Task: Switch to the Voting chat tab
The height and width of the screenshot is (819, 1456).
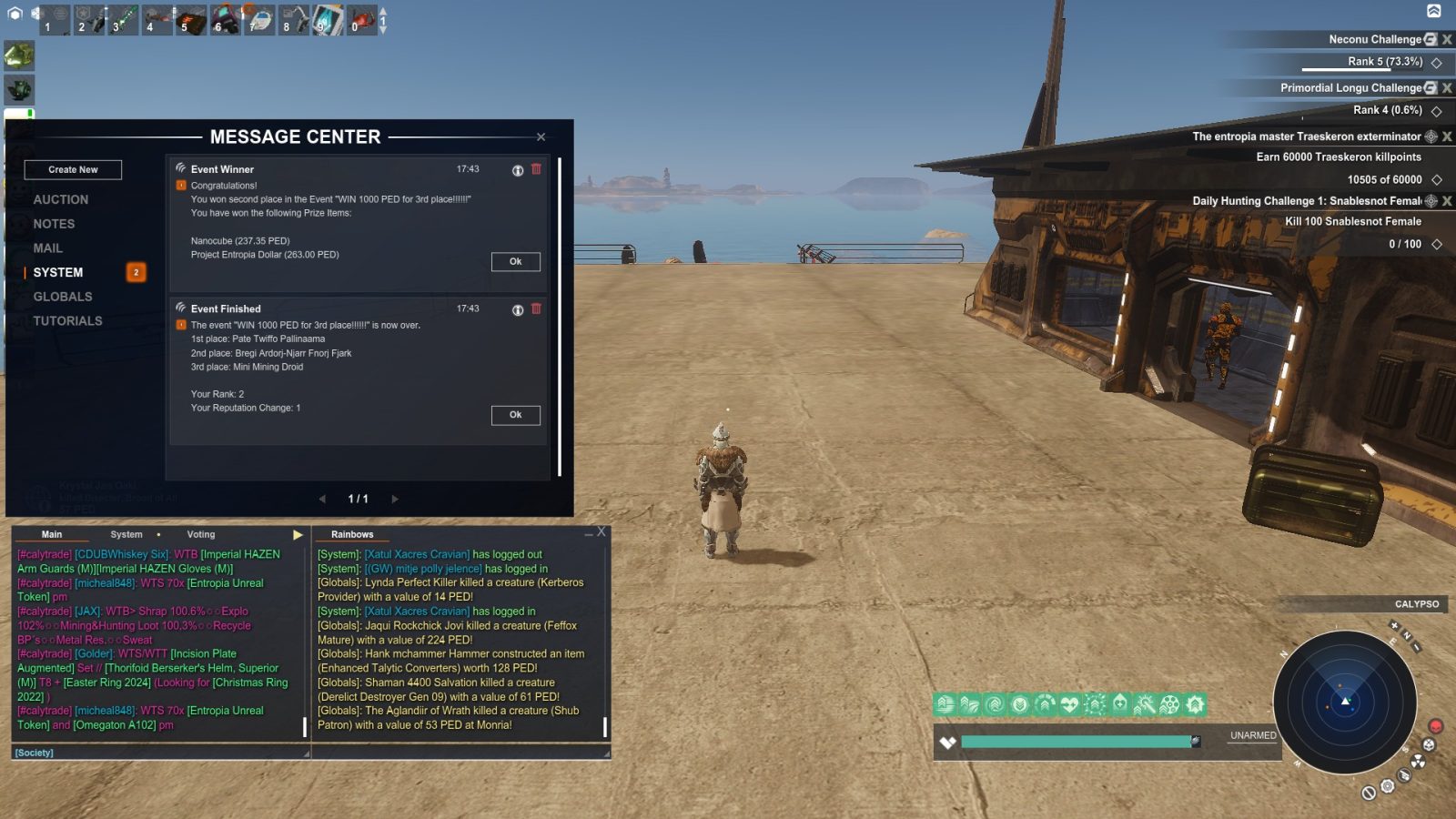Action: click(200, 534)
